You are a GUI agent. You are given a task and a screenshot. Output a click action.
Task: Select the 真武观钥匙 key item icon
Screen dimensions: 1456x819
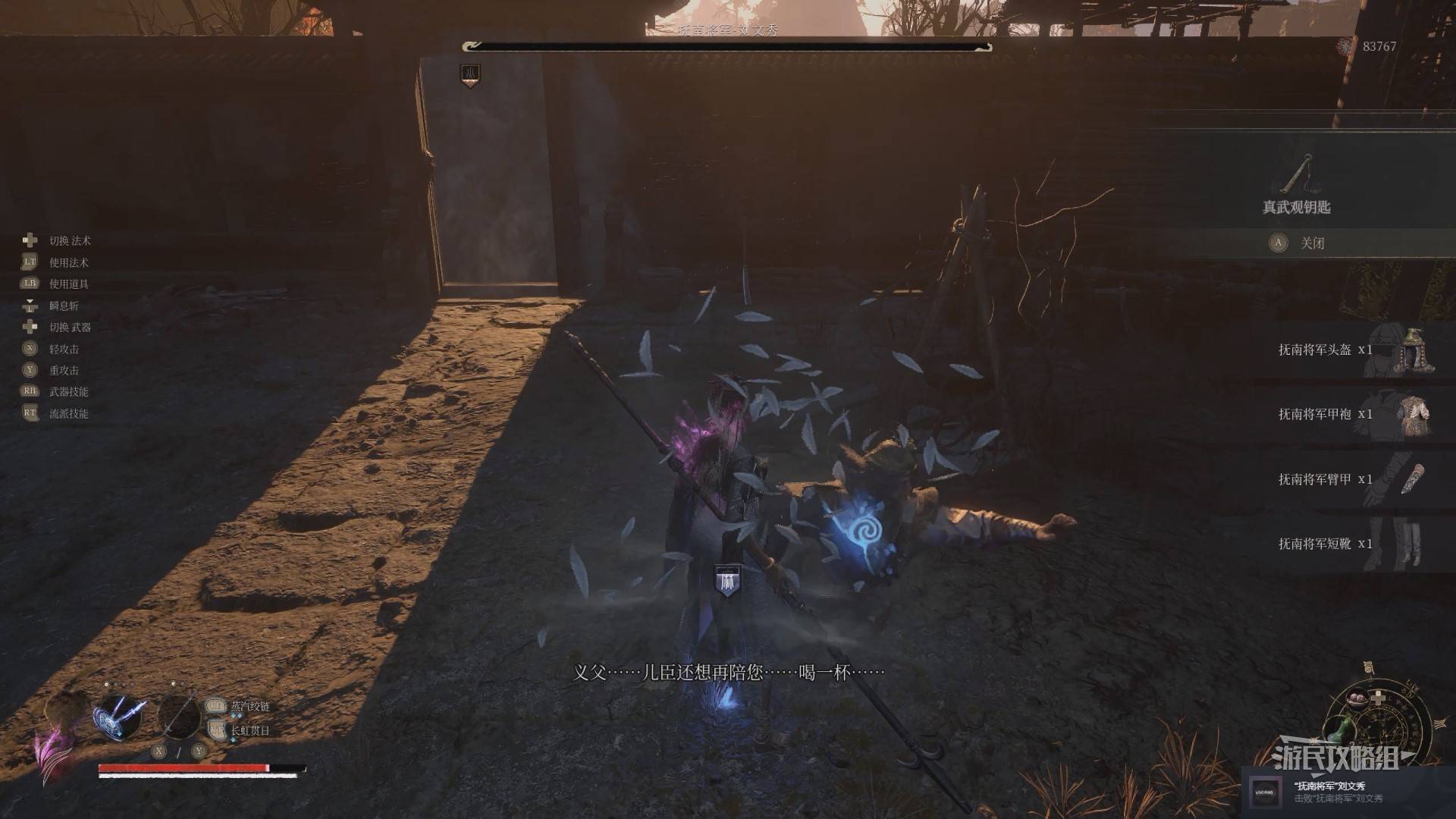(x=1298, y=175)
